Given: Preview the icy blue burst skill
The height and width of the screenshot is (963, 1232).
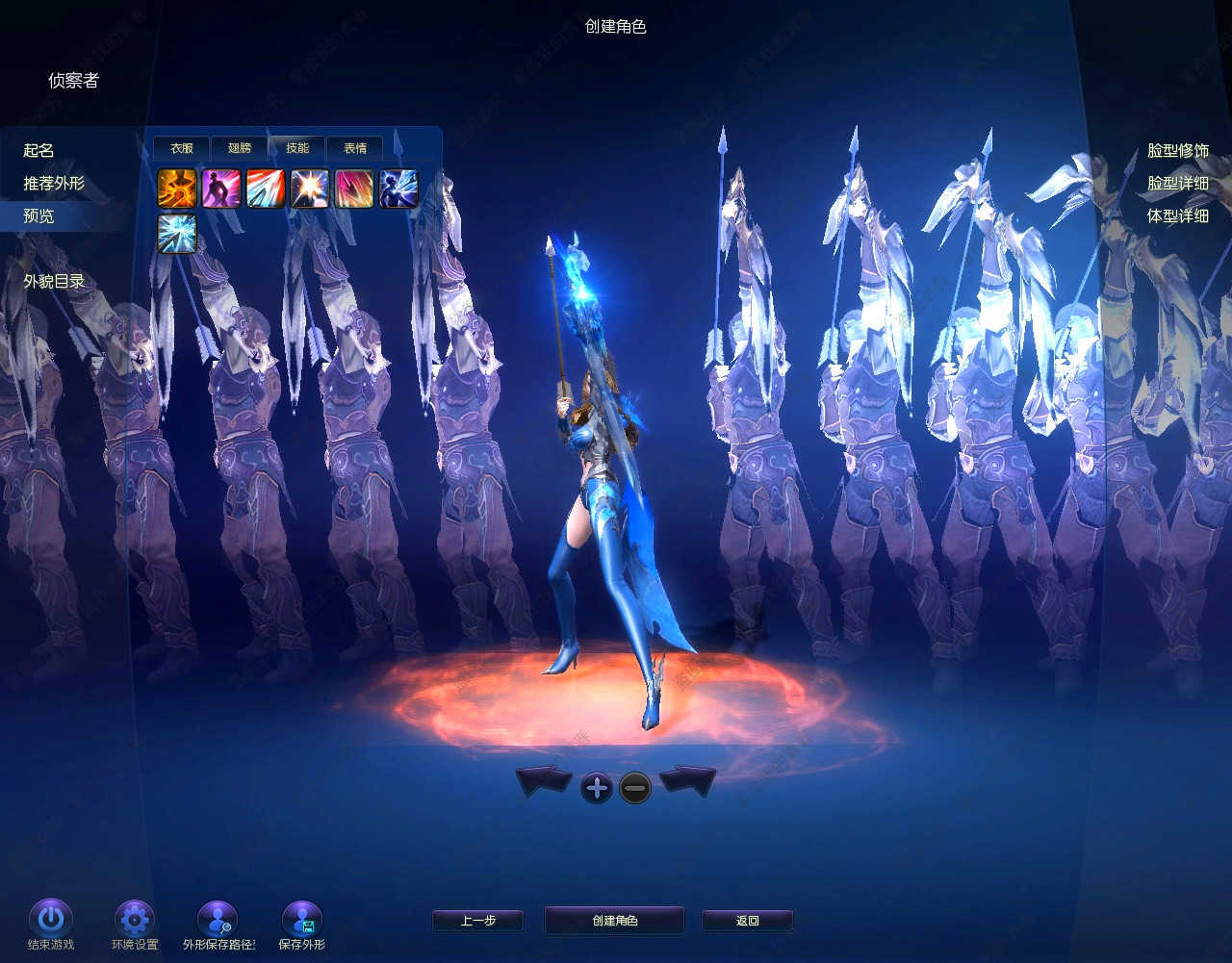Looking at the screenshot, I should (x=177, y=234).
